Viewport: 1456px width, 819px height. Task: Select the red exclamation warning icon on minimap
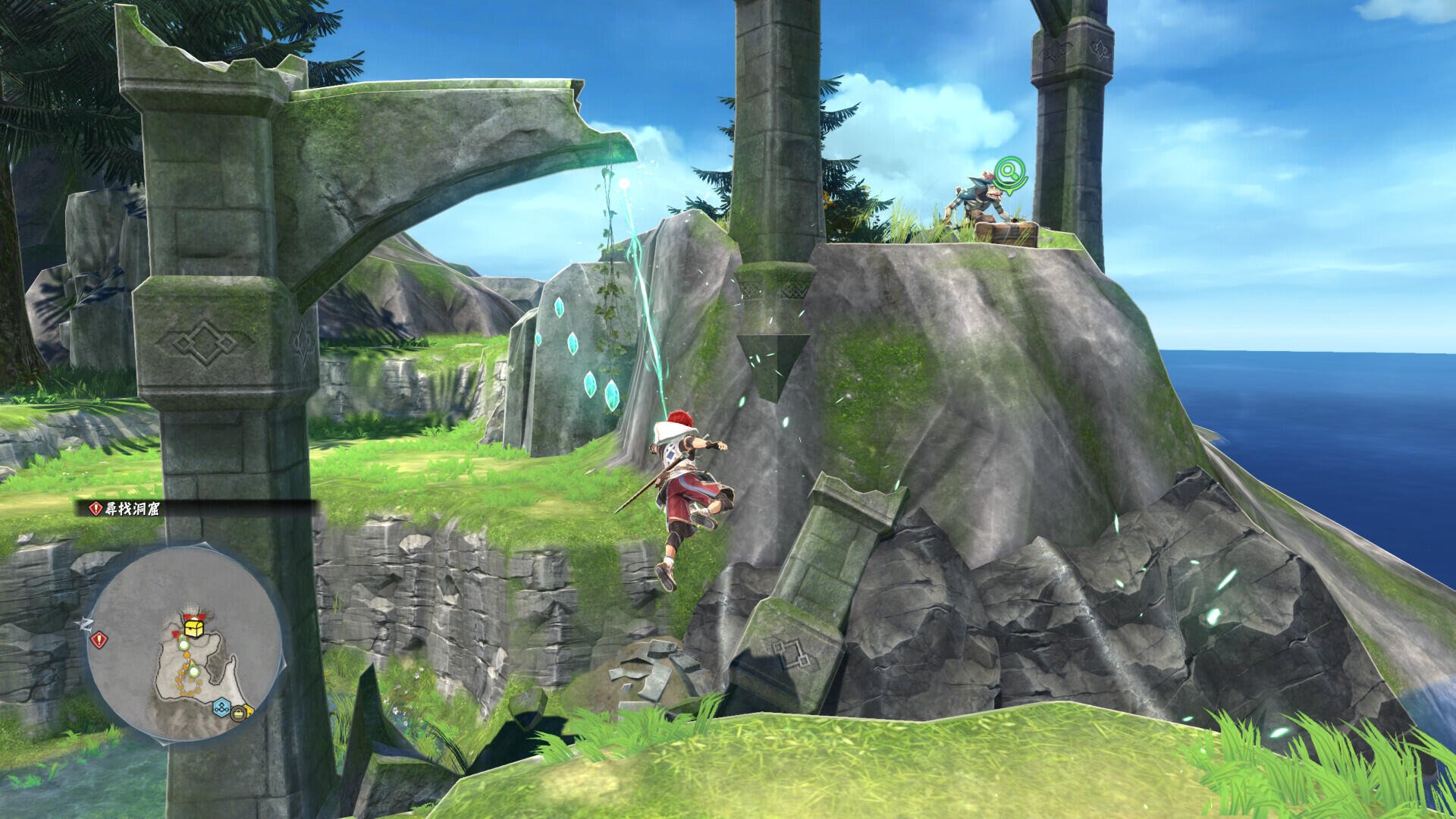tap(99, 639)
